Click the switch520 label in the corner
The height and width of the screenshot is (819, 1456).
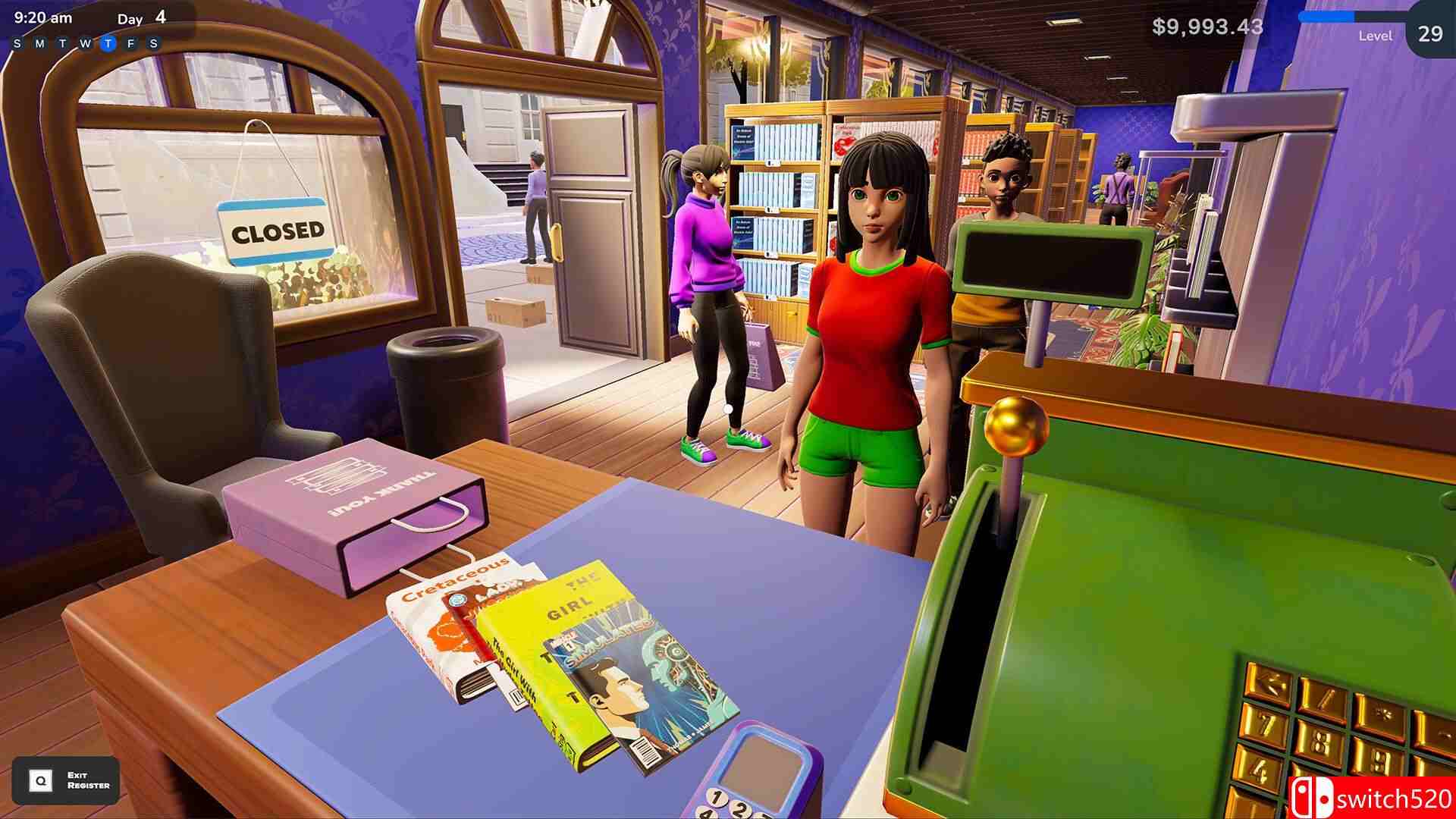tap(1395, 797)
